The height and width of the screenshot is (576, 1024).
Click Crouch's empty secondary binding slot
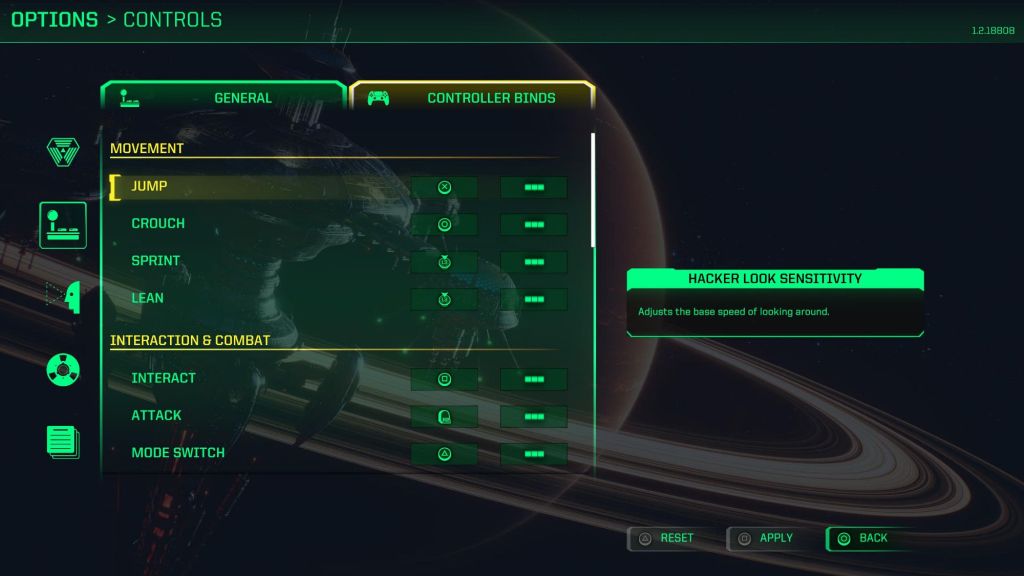click(534, 224)
